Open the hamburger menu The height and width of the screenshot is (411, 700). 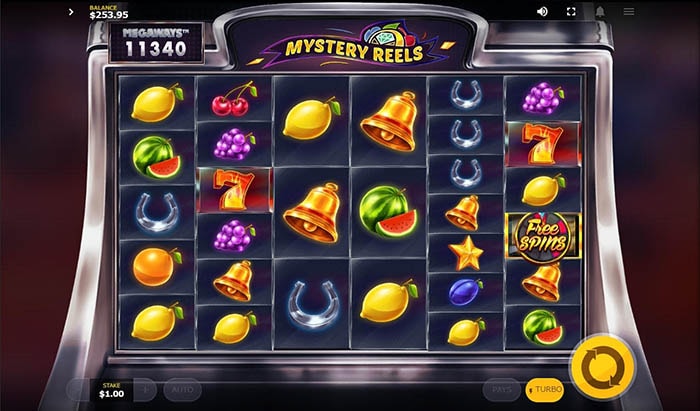point(629,12)
